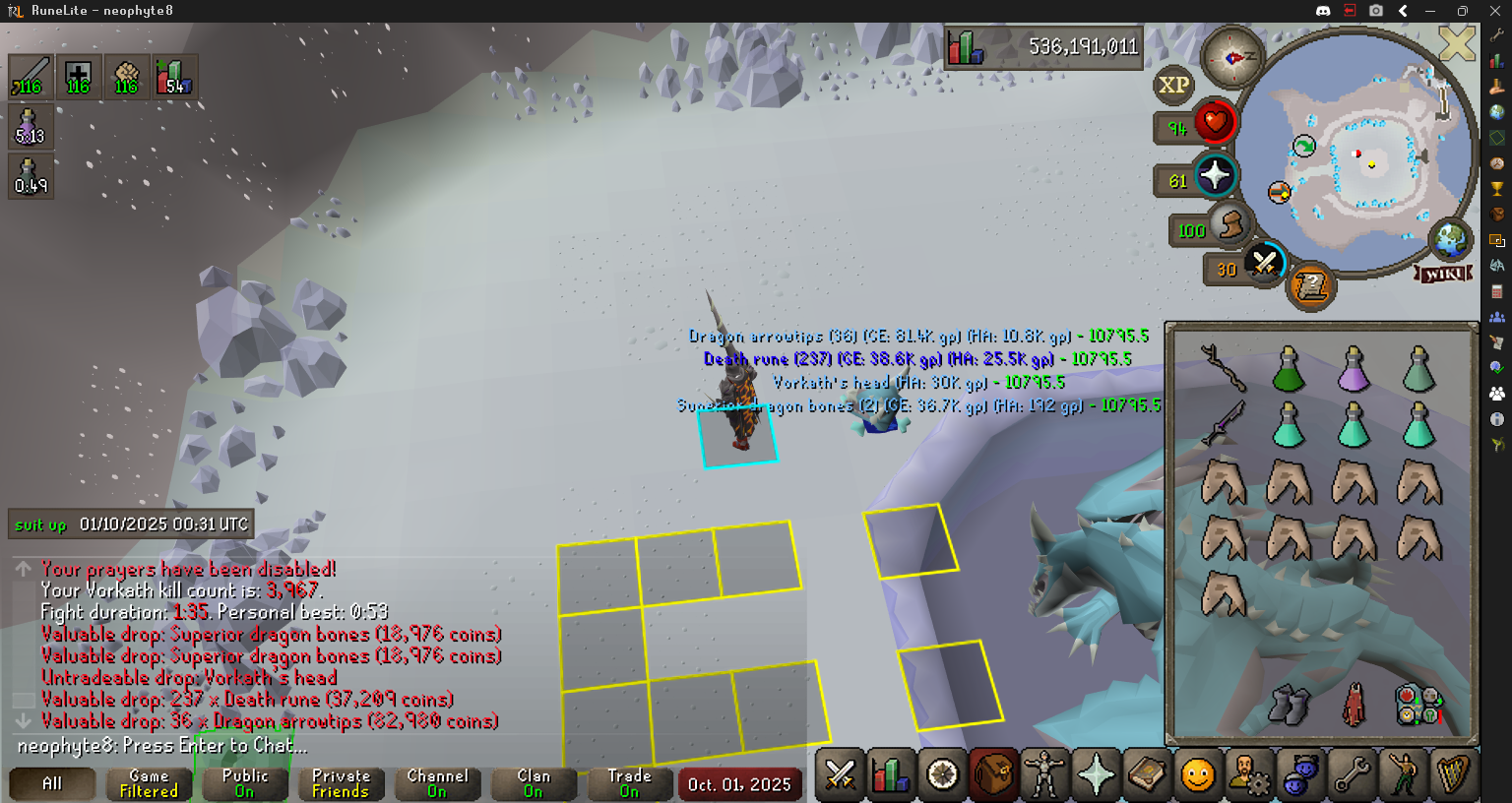Open the Worn Equipment tab

[x=1044, y=775]
